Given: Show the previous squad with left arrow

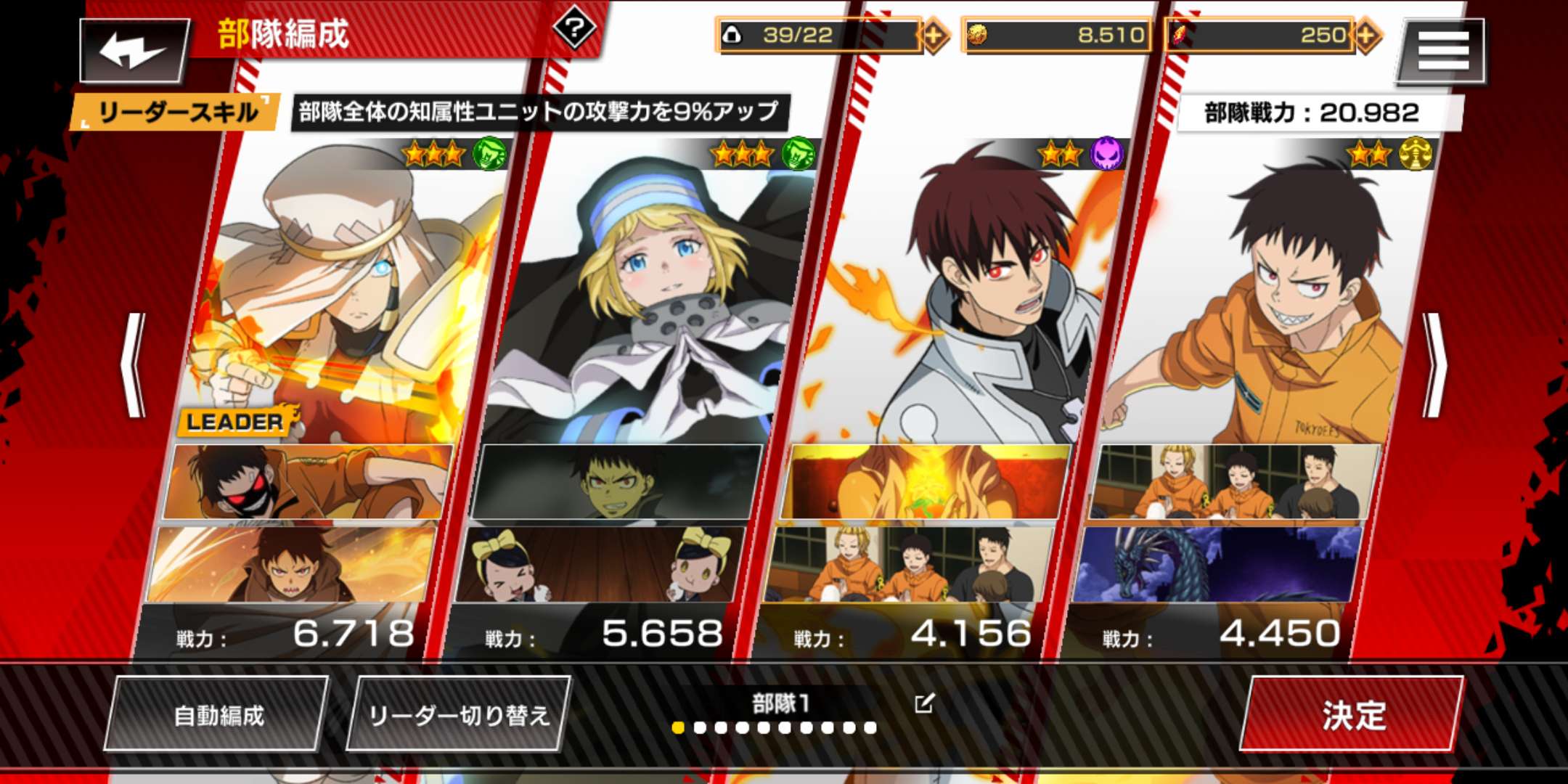Looking at the screenshot, I should coord(134,365).
